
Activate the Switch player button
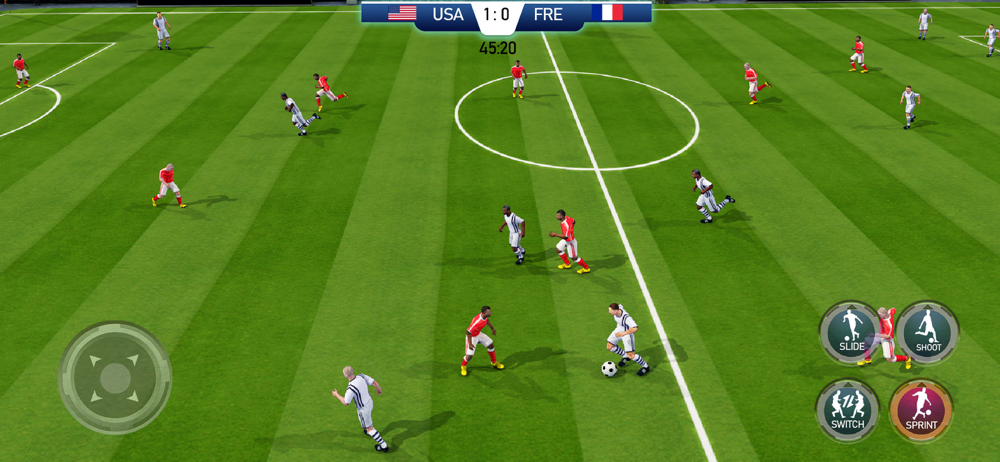[x=848, y=410]
